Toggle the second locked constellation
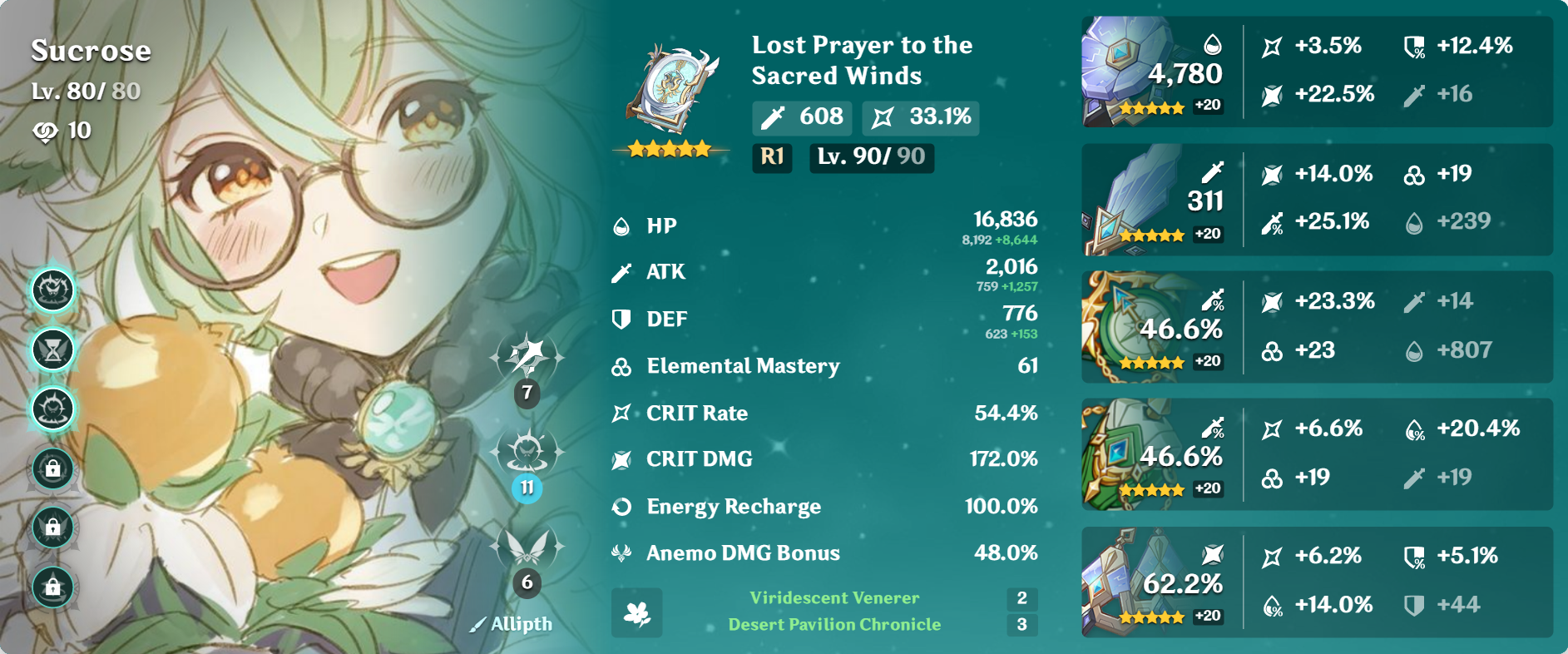 click(52, 528)
